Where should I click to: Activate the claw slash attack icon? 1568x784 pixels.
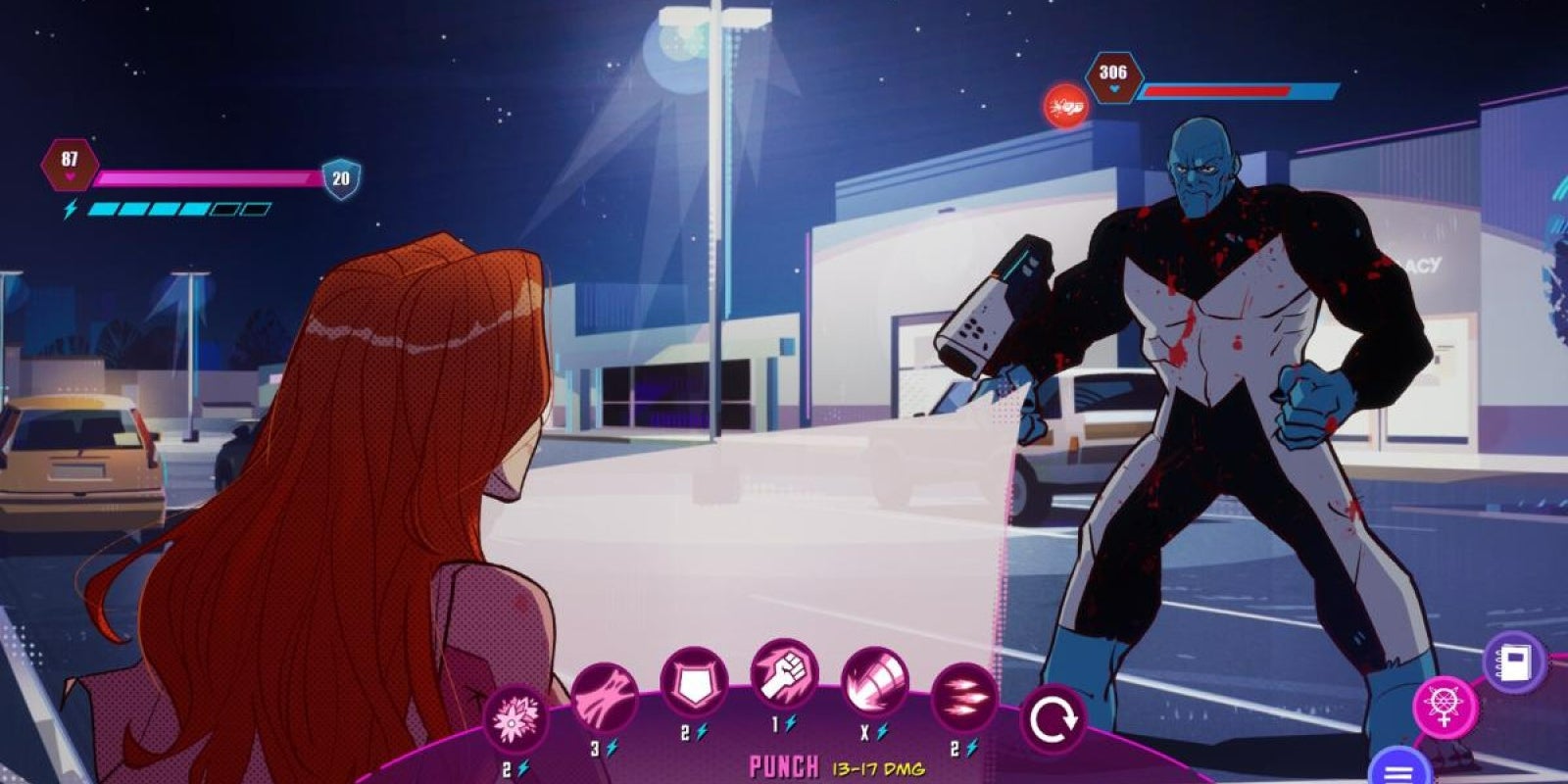(605, 692)
